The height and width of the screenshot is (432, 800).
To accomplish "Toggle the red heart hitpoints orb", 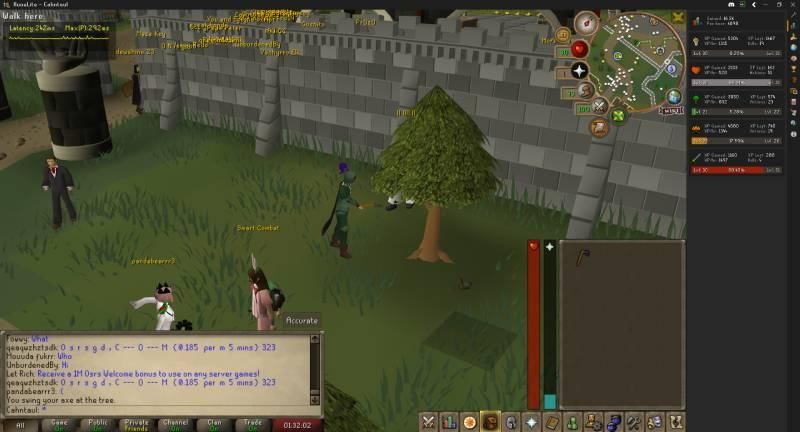I will [578, 49].
